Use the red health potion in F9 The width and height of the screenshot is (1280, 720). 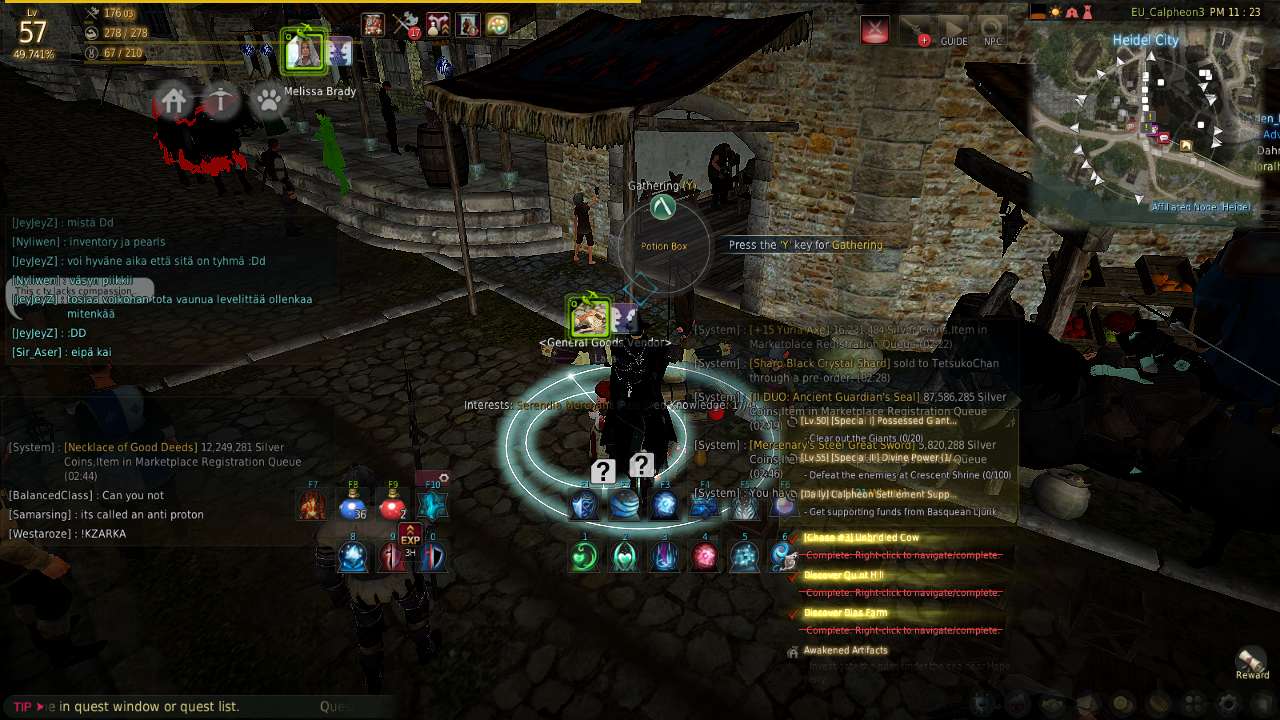tap(391, 506)
